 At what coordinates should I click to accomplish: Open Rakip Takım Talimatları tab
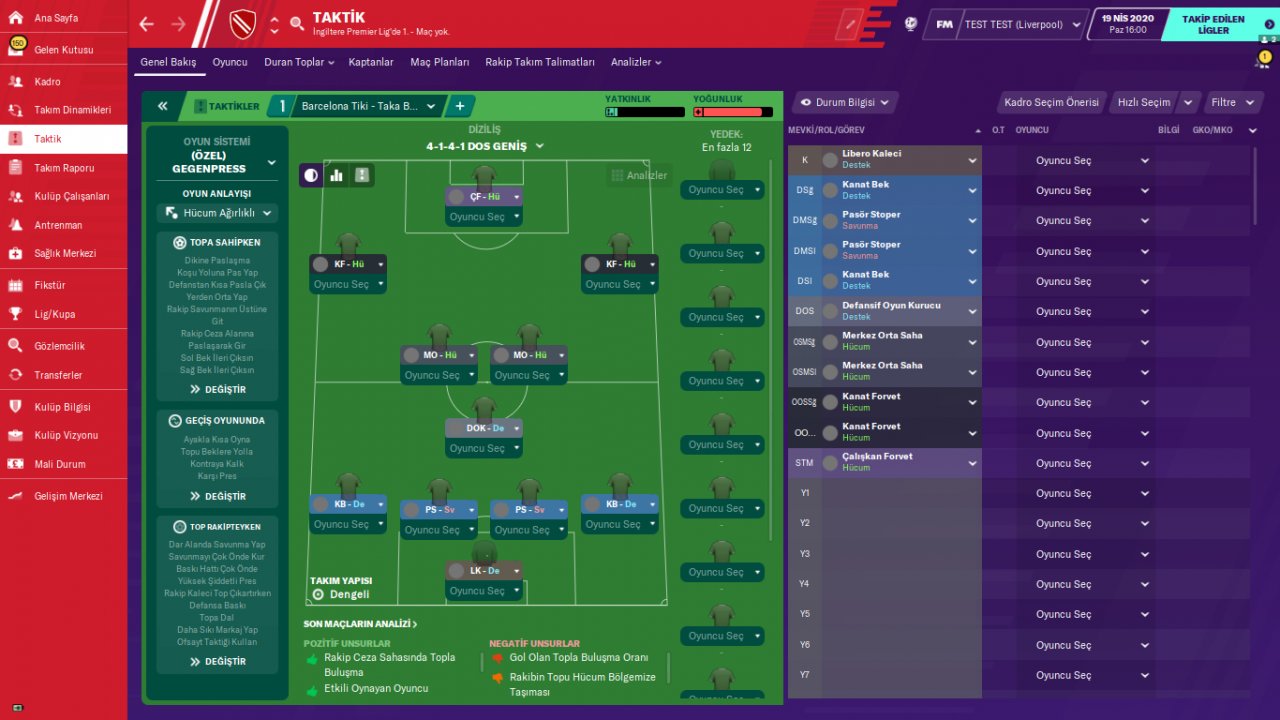[x=540, y=62]
